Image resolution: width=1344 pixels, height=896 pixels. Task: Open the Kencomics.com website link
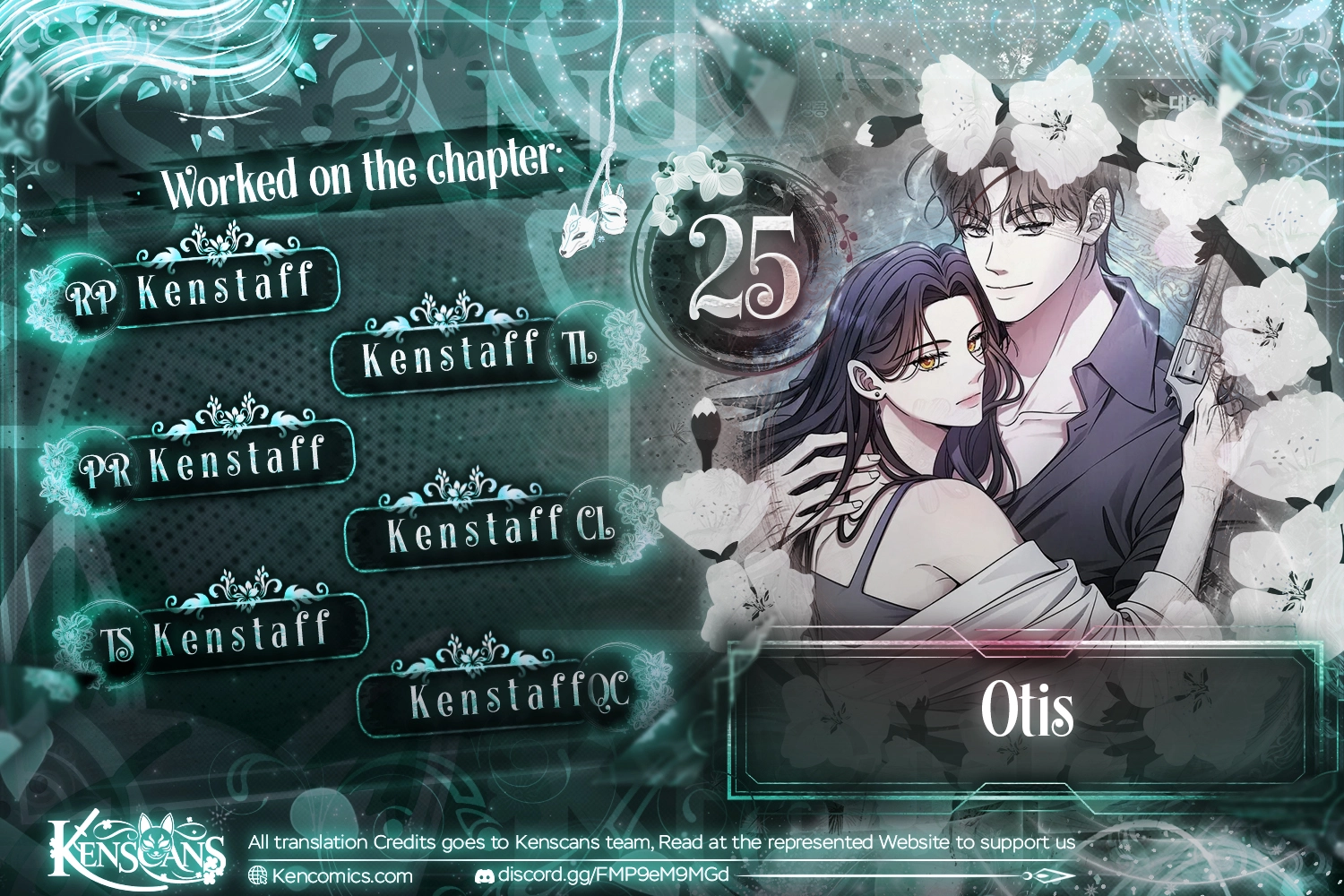point(341,875)
